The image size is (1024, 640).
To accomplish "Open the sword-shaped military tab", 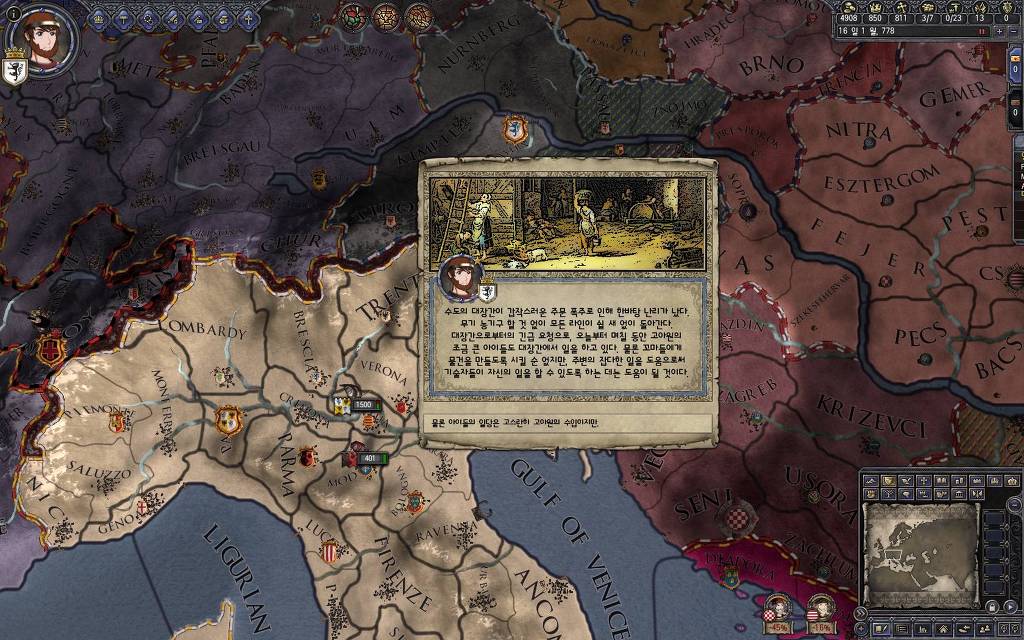I will pos(171,17).
